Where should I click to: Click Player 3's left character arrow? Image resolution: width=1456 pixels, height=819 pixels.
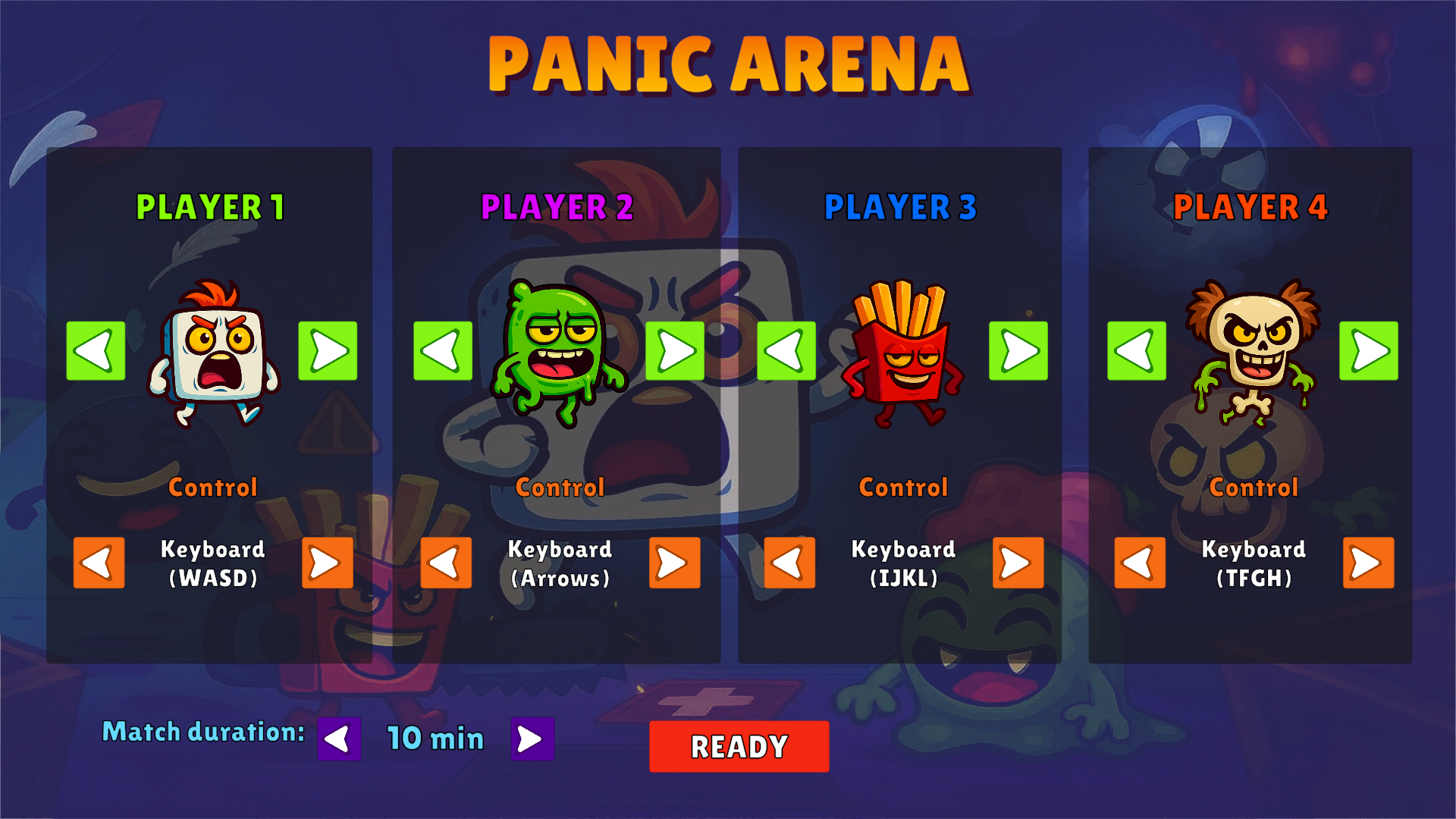787,351
